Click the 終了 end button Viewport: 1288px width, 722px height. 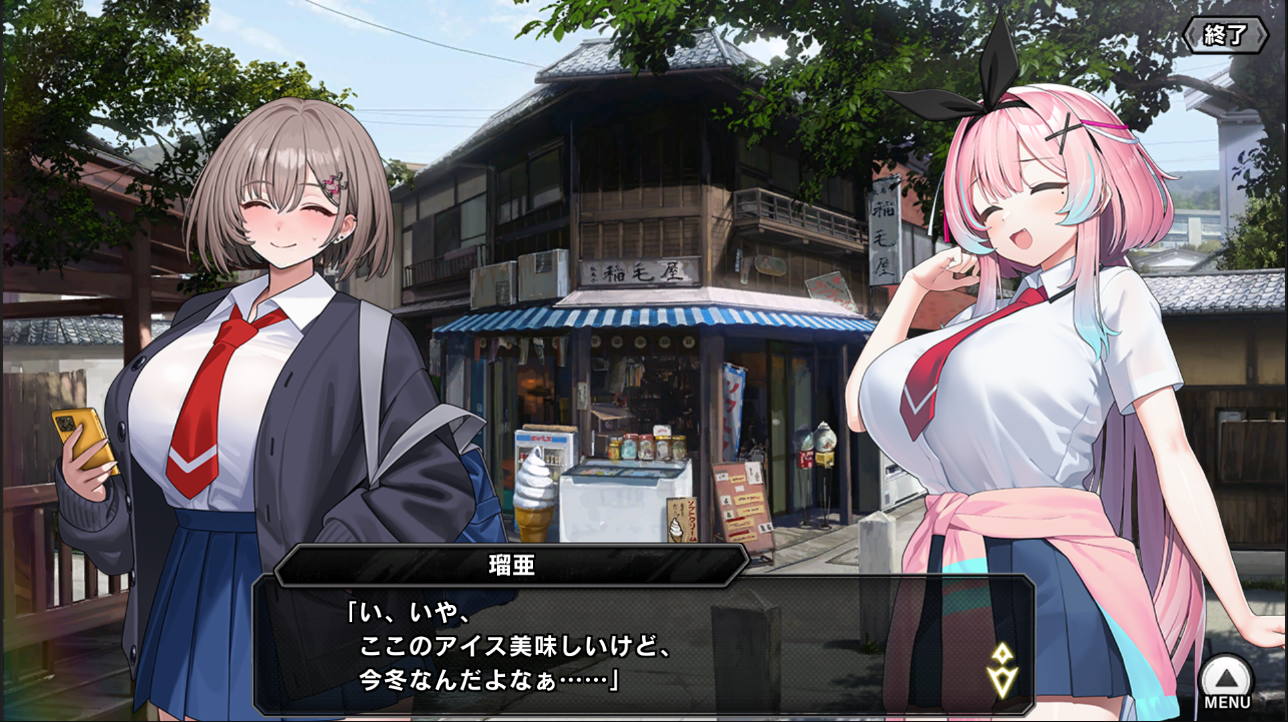1225,35
